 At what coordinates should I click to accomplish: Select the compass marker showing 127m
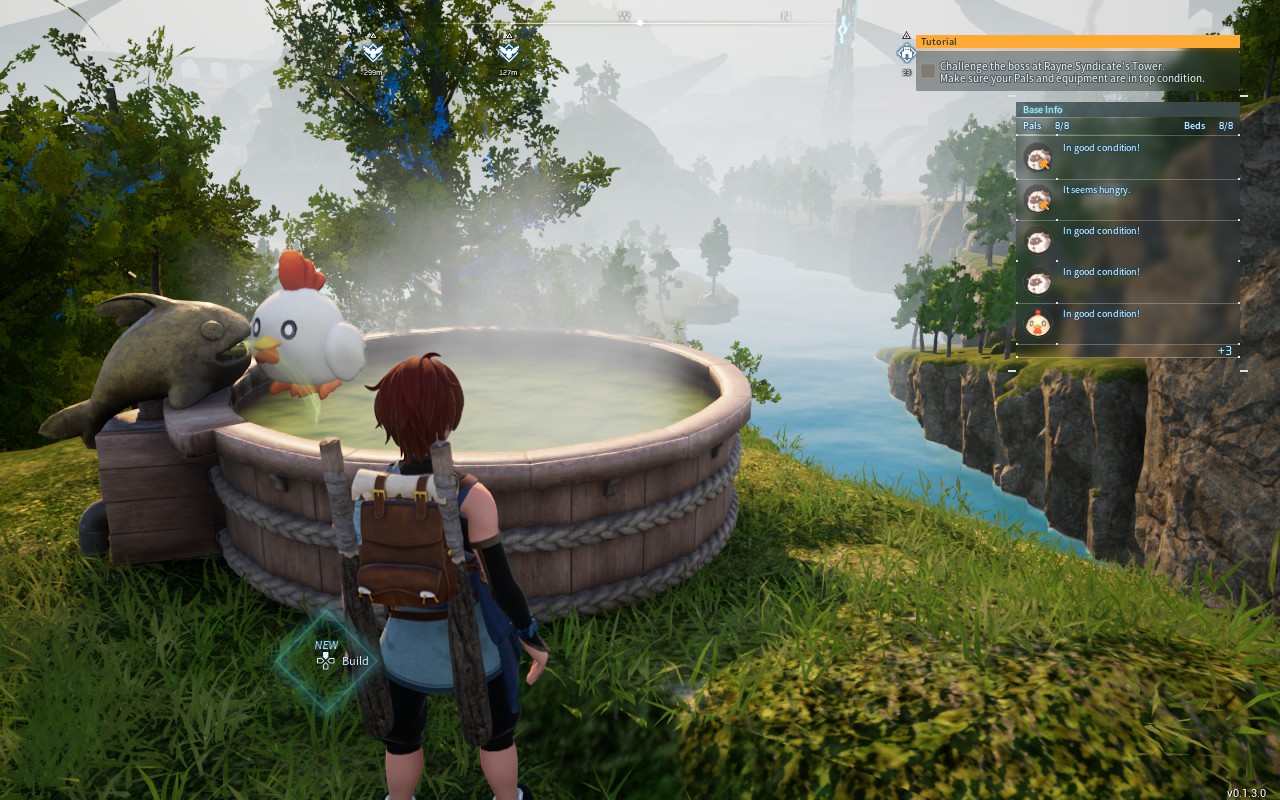tap(508, 53)
